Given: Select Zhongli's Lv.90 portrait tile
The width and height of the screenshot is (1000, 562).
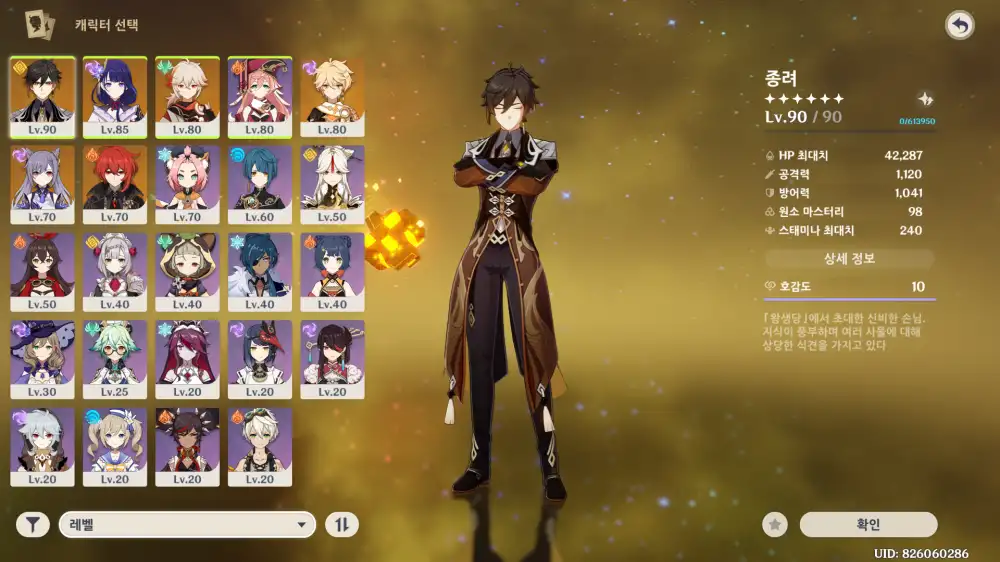Looking at the screenshot, I should 42,96.
